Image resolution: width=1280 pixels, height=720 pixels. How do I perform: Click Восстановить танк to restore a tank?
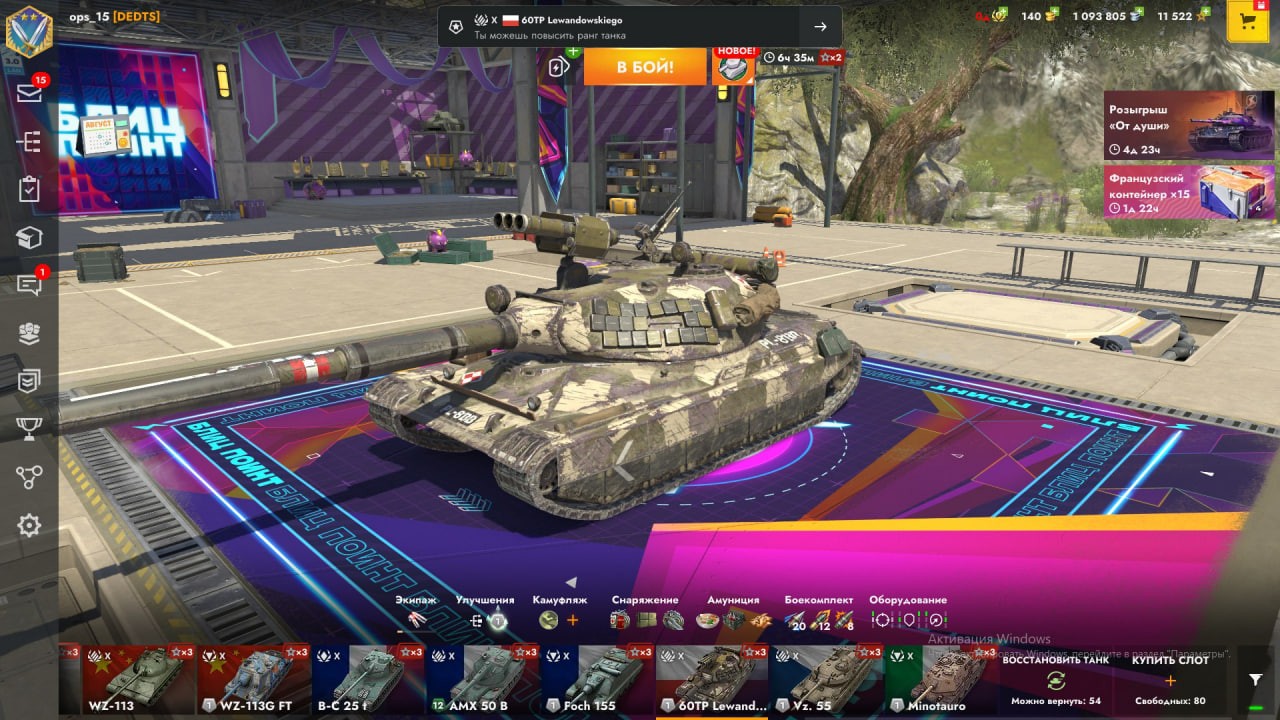[1055, 681]
